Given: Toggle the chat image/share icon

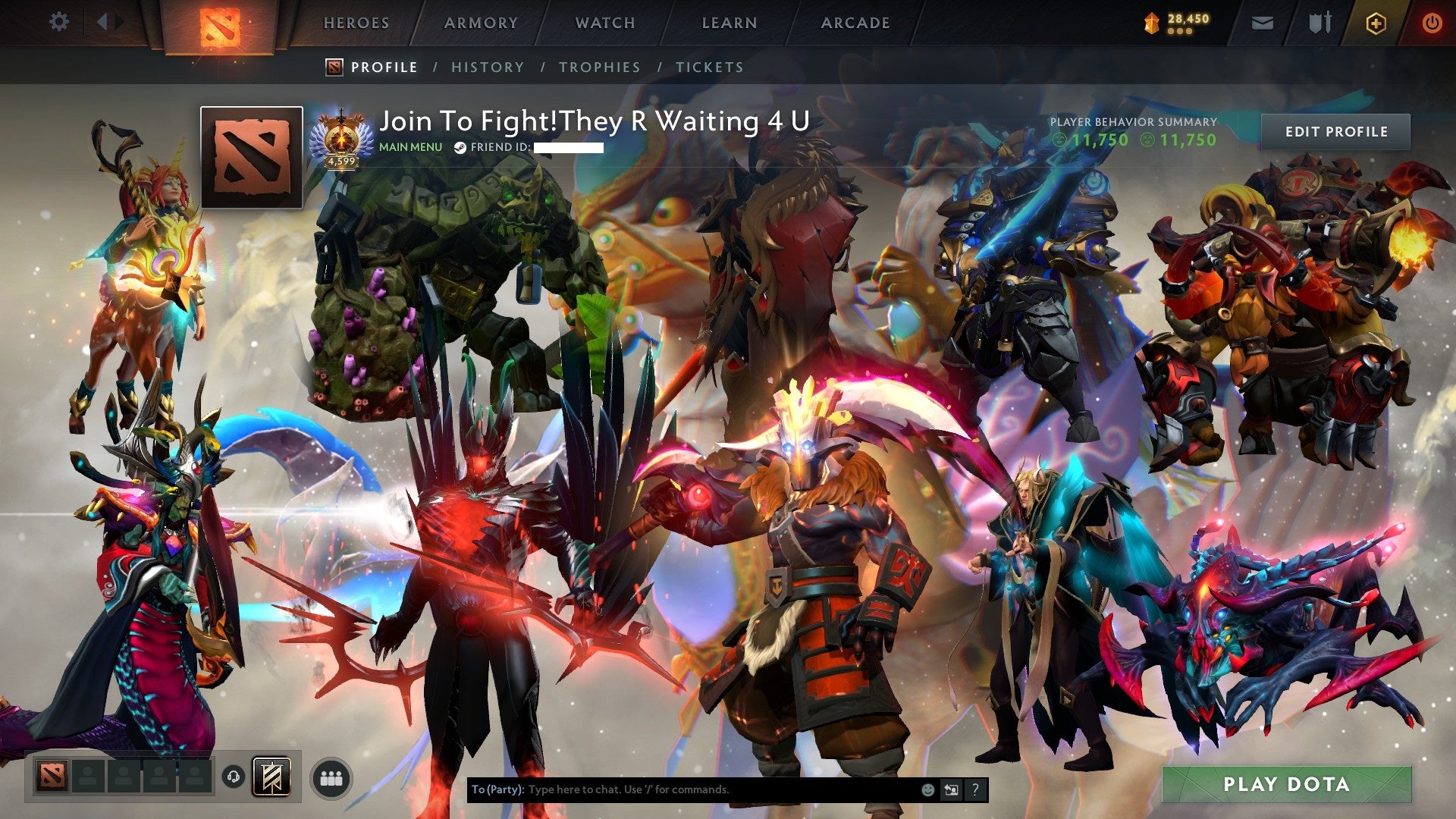Looking at the screenshot, I should coord(951,789).
